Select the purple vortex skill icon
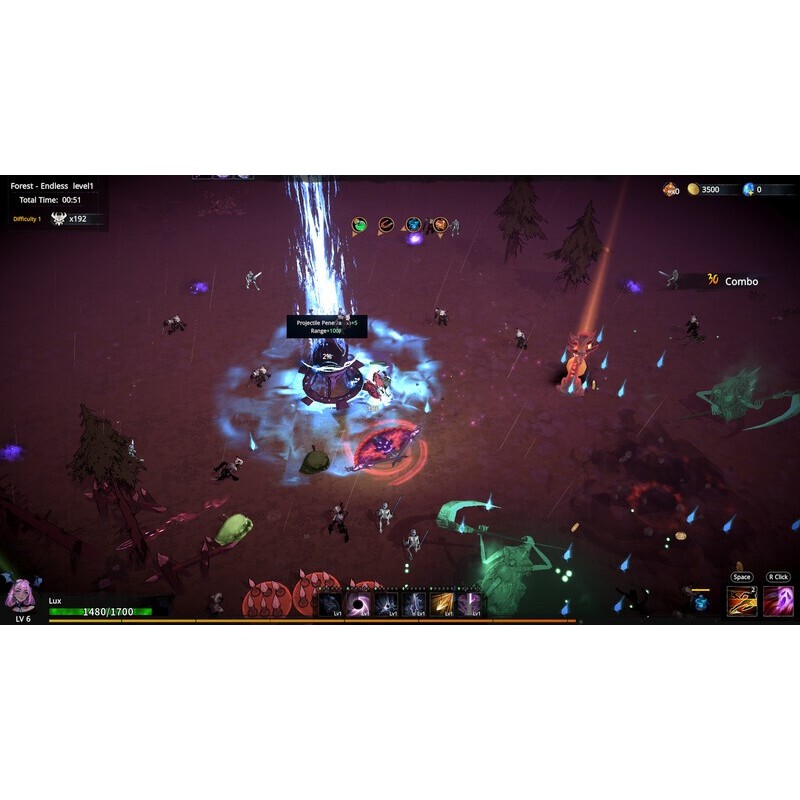Image resolution: width=800 pixels, height=800 pixels. point(358,603)
